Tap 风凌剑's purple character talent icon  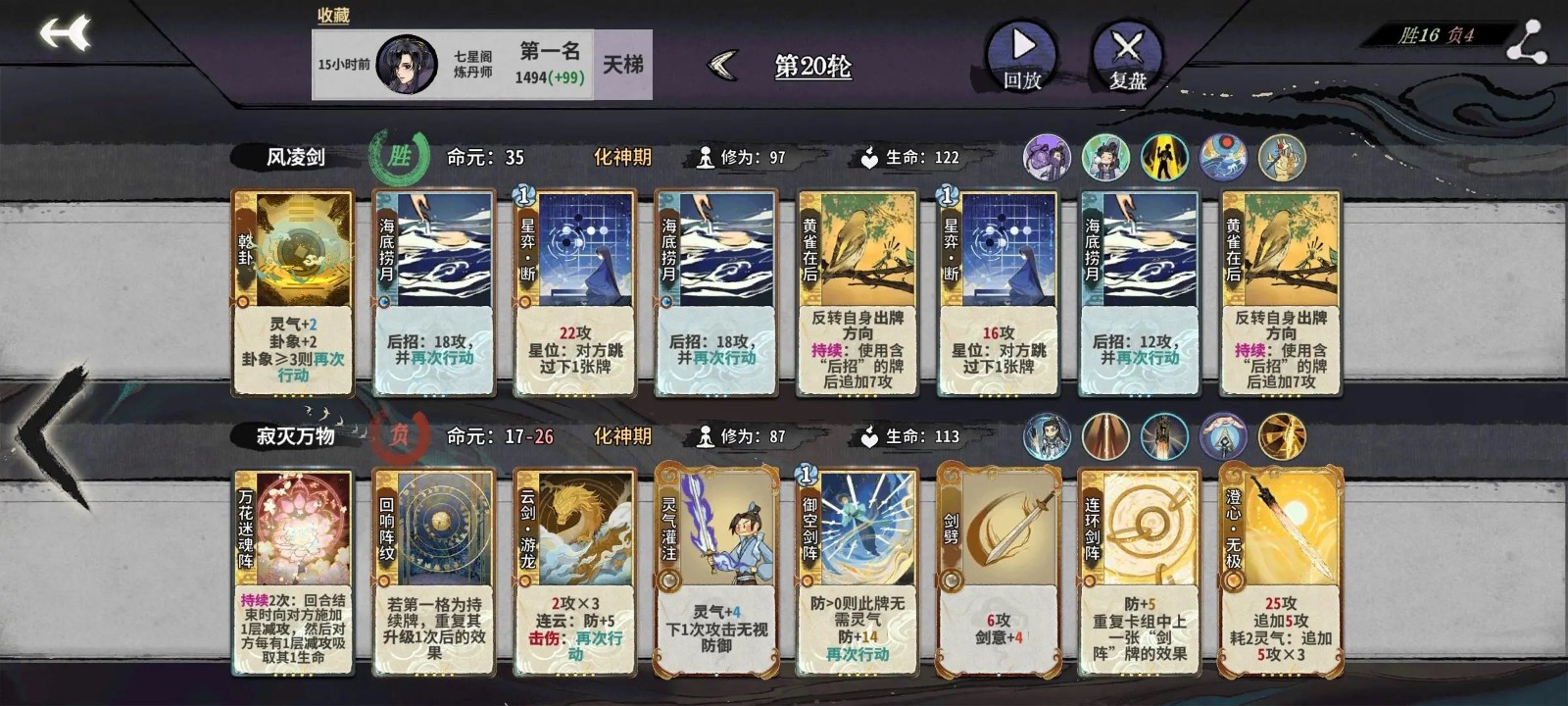(x=1047, y=158)
